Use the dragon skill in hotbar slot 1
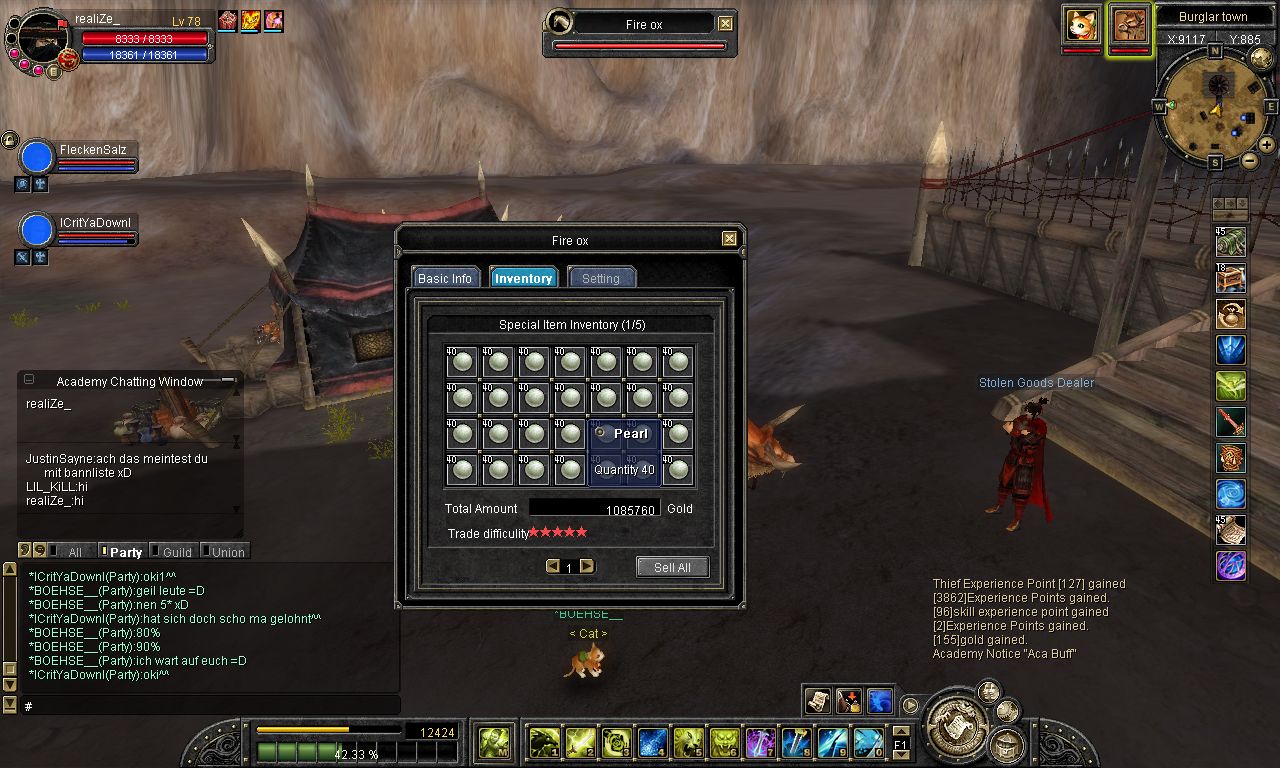The width and height of the screenshot is (1280, 768). point(543,742)
